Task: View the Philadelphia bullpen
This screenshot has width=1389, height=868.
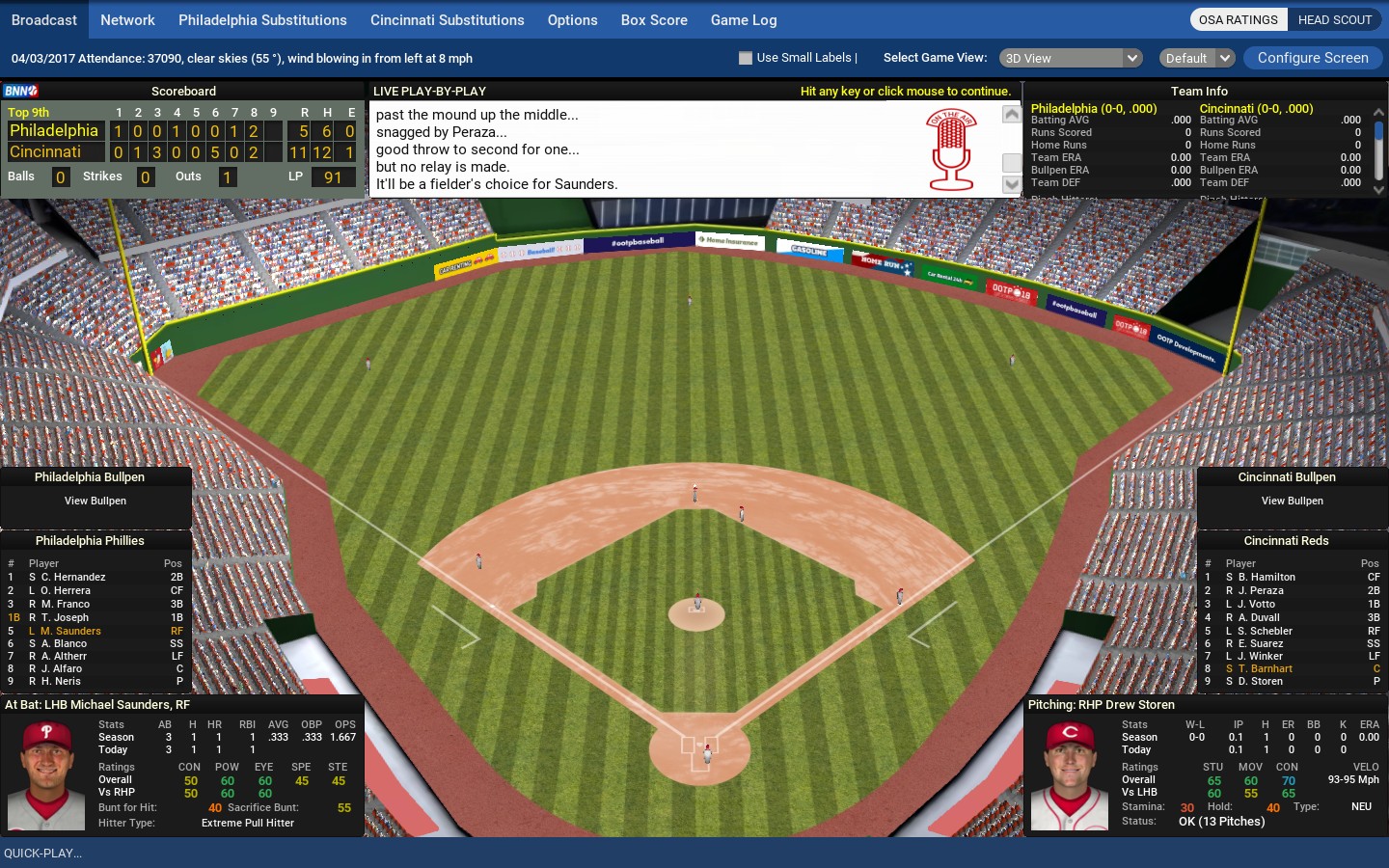Action: tap(95, 501)
